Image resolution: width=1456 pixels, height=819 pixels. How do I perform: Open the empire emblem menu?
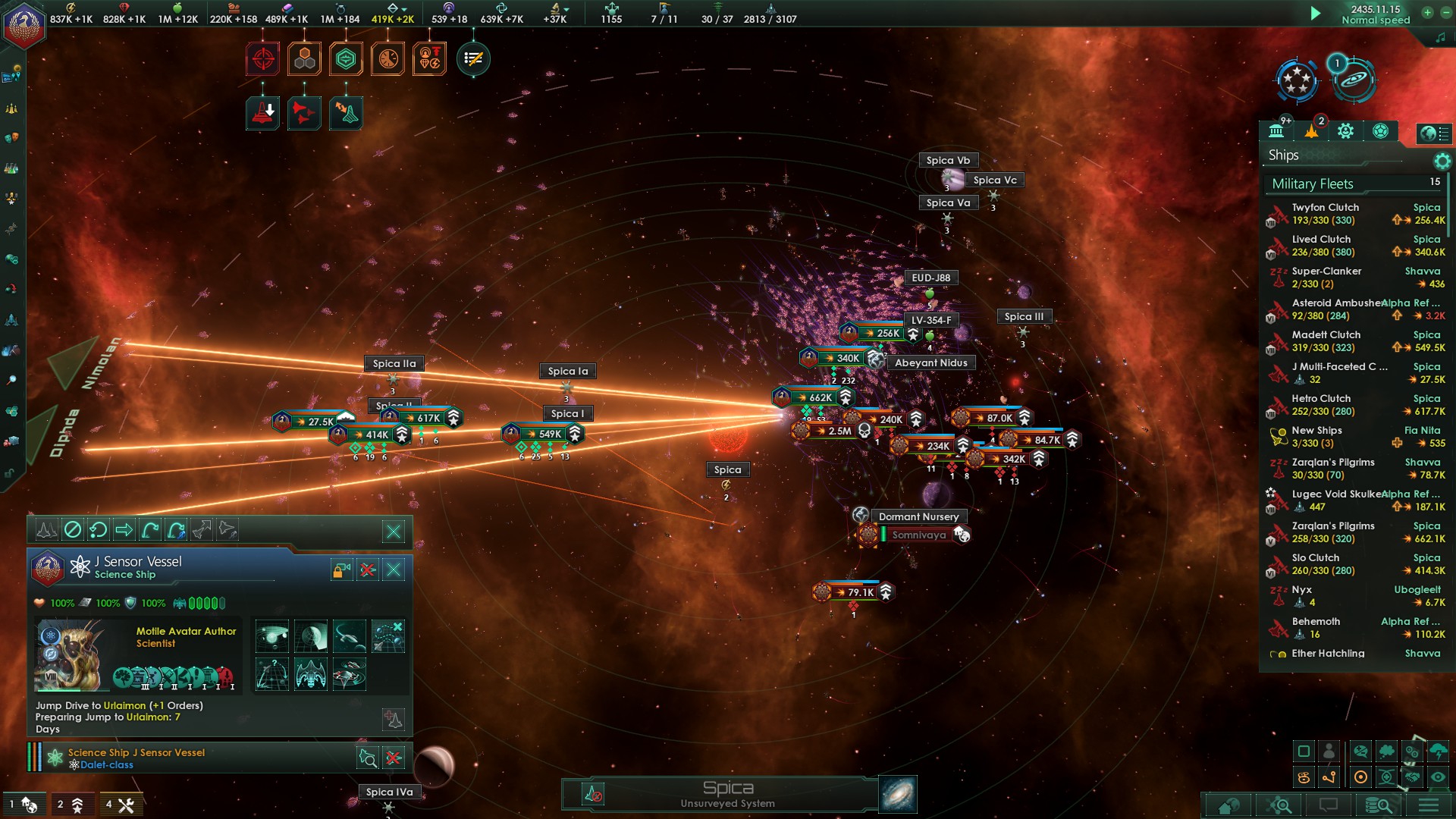[x=24, y=25]
